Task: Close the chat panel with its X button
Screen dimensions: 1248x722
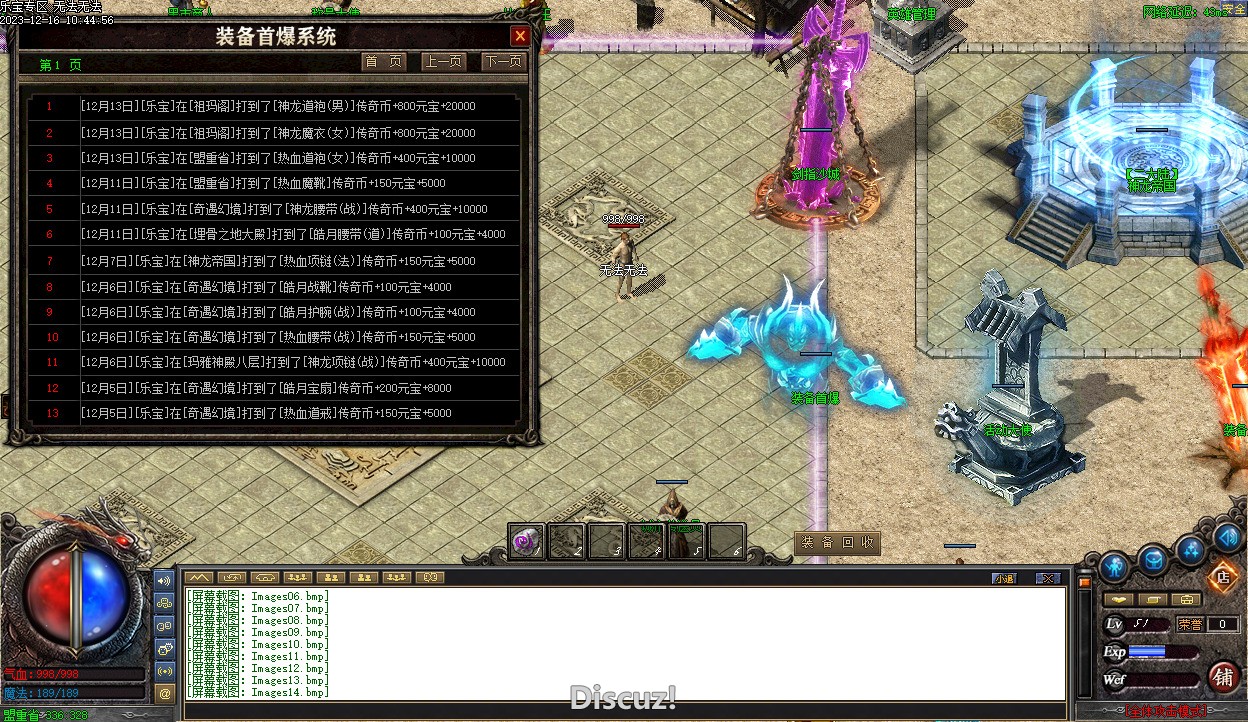Action: pos(1047,578)
